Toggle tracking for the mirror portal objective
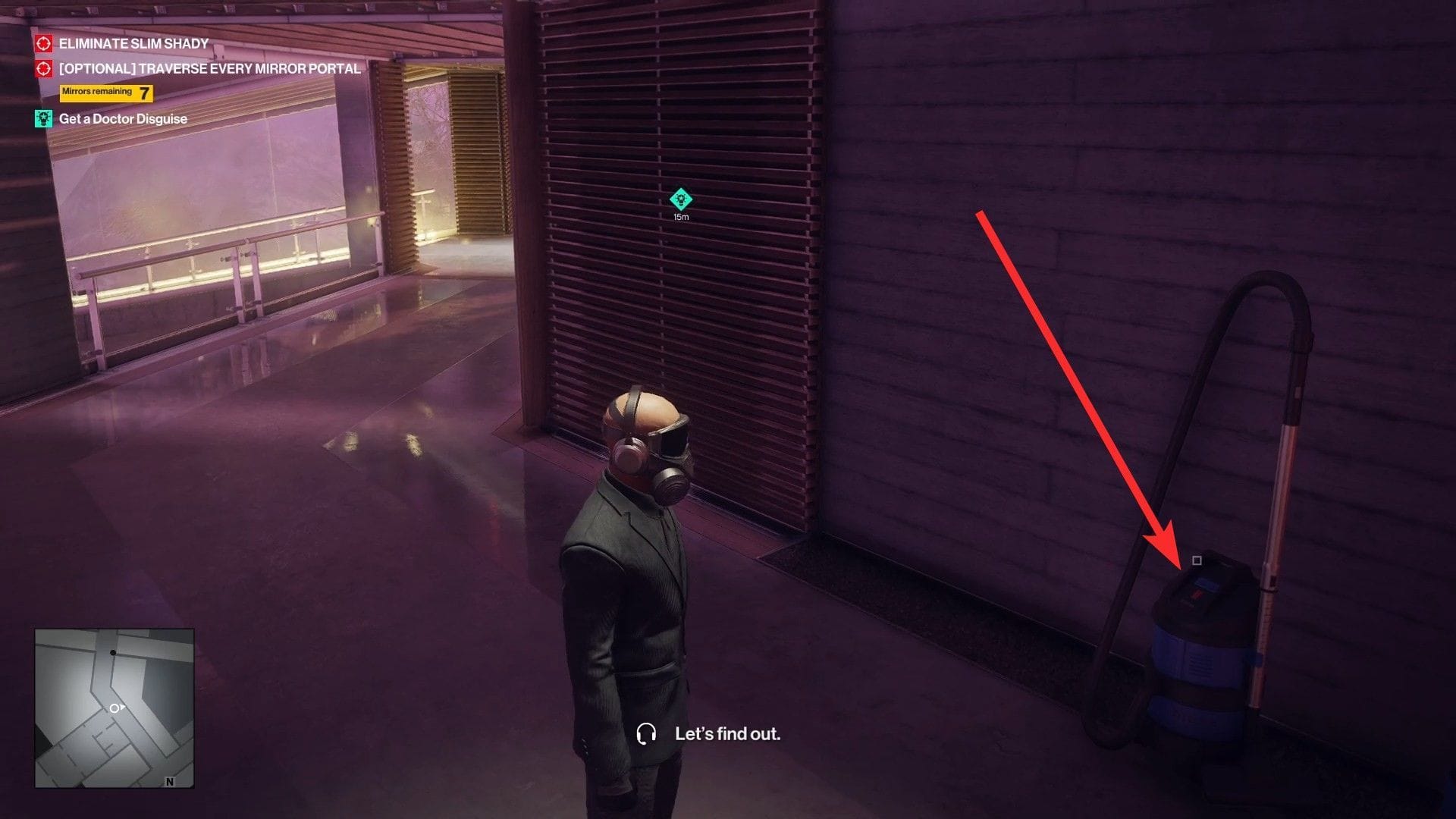The height and width of the screenshot is (819, 1456). 43,69
